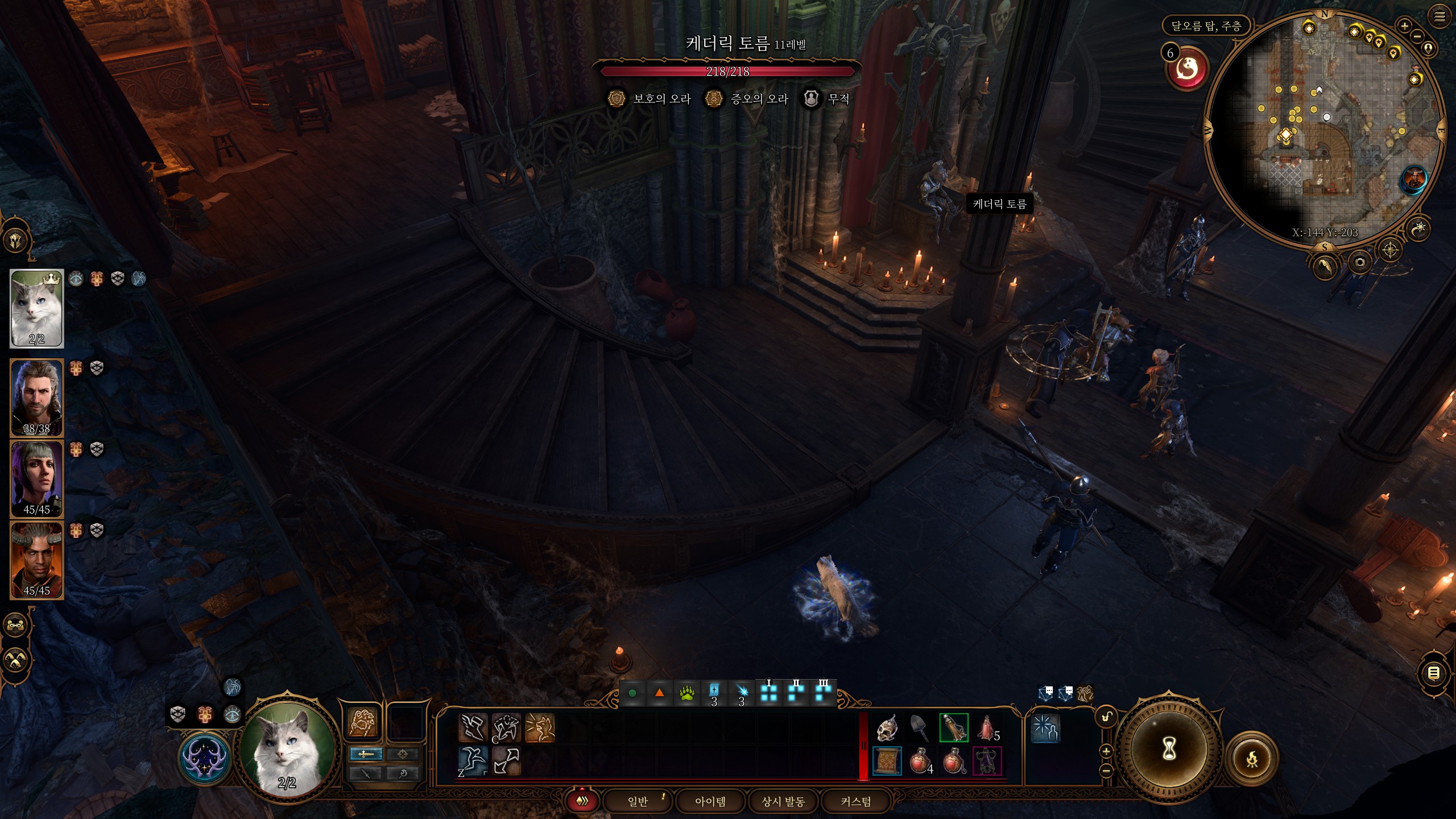This screenshot has height=819, width=1456.
Task: Switch to the 상시 발동 tab
Action: 783,801
